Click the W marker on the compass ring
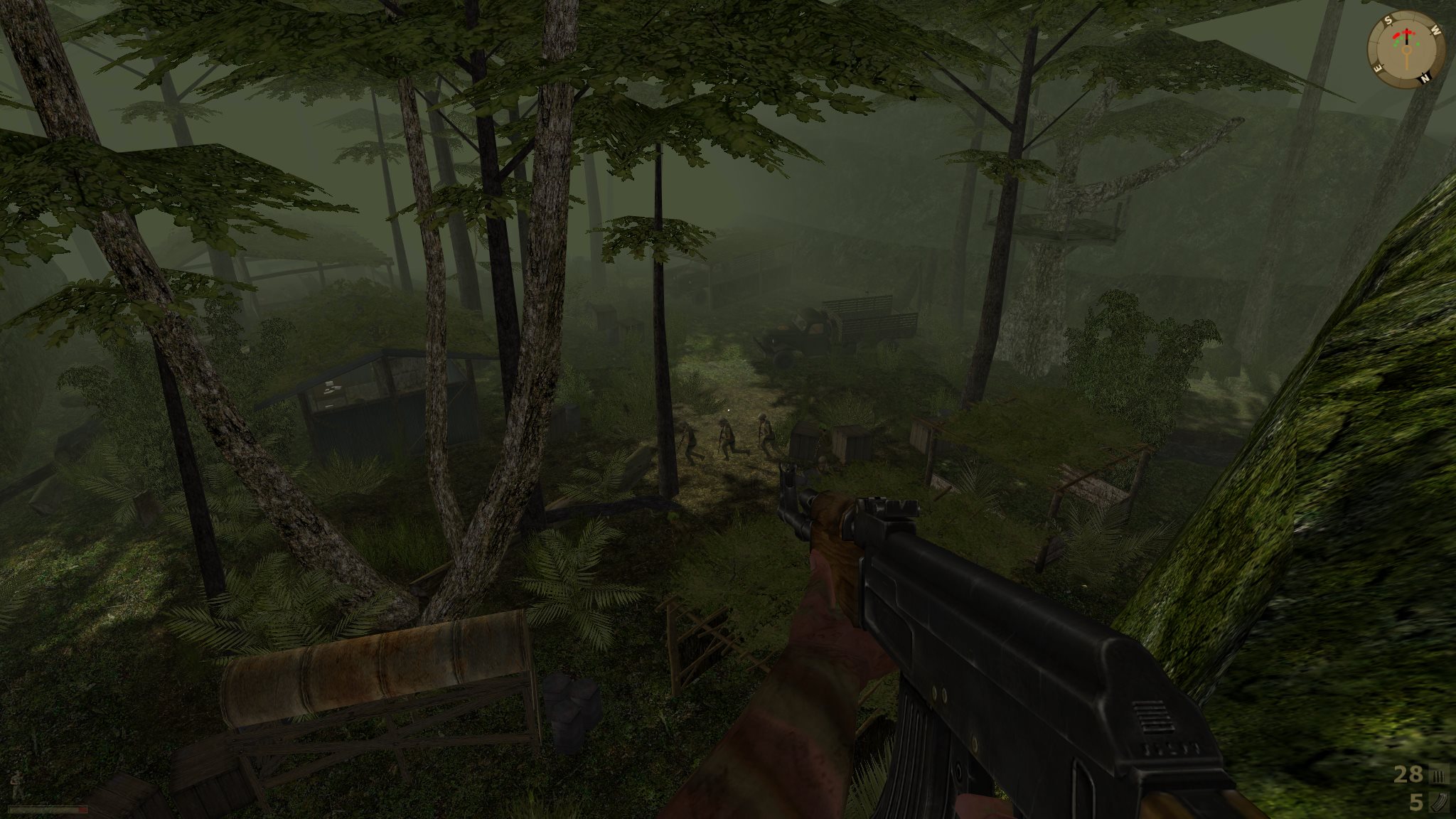Image resolution: width=1456 pixels, height=819 pixels. 1435,30
